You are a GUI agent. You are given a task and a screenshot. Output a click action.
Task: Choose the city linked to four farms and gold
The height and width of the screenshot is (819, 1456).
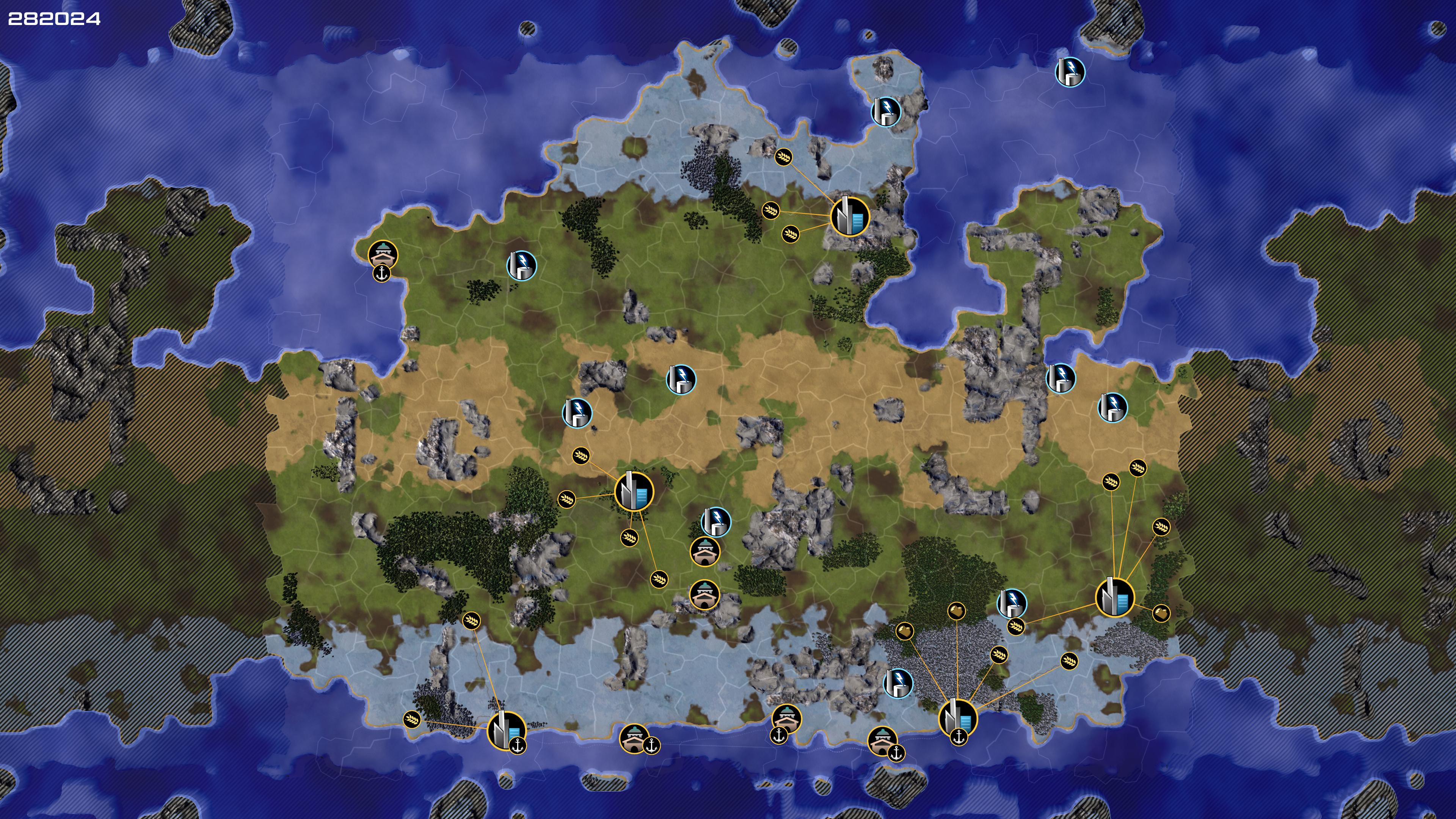[1114, 597]
